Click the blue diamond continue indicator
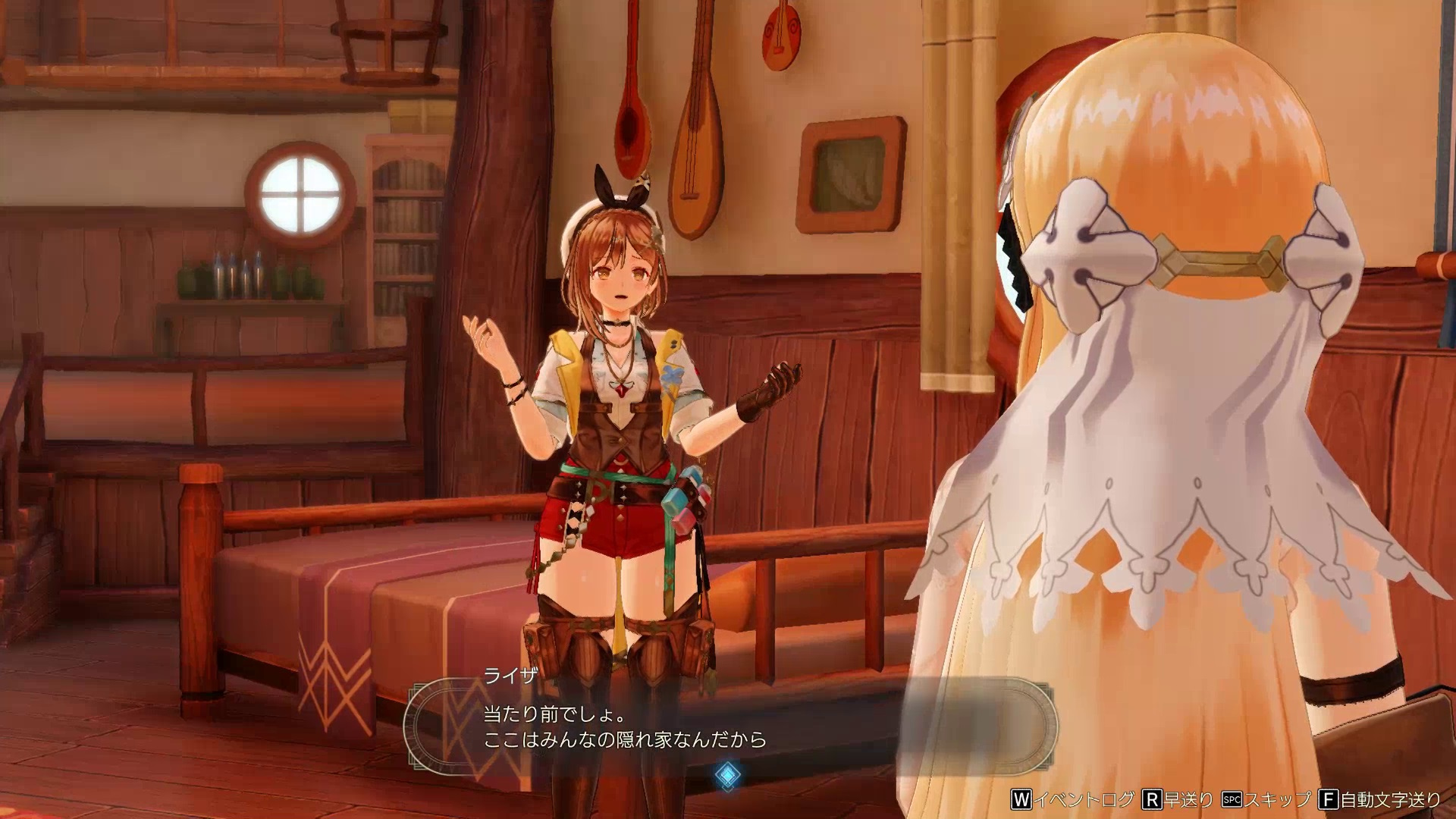 pos(728,774)
